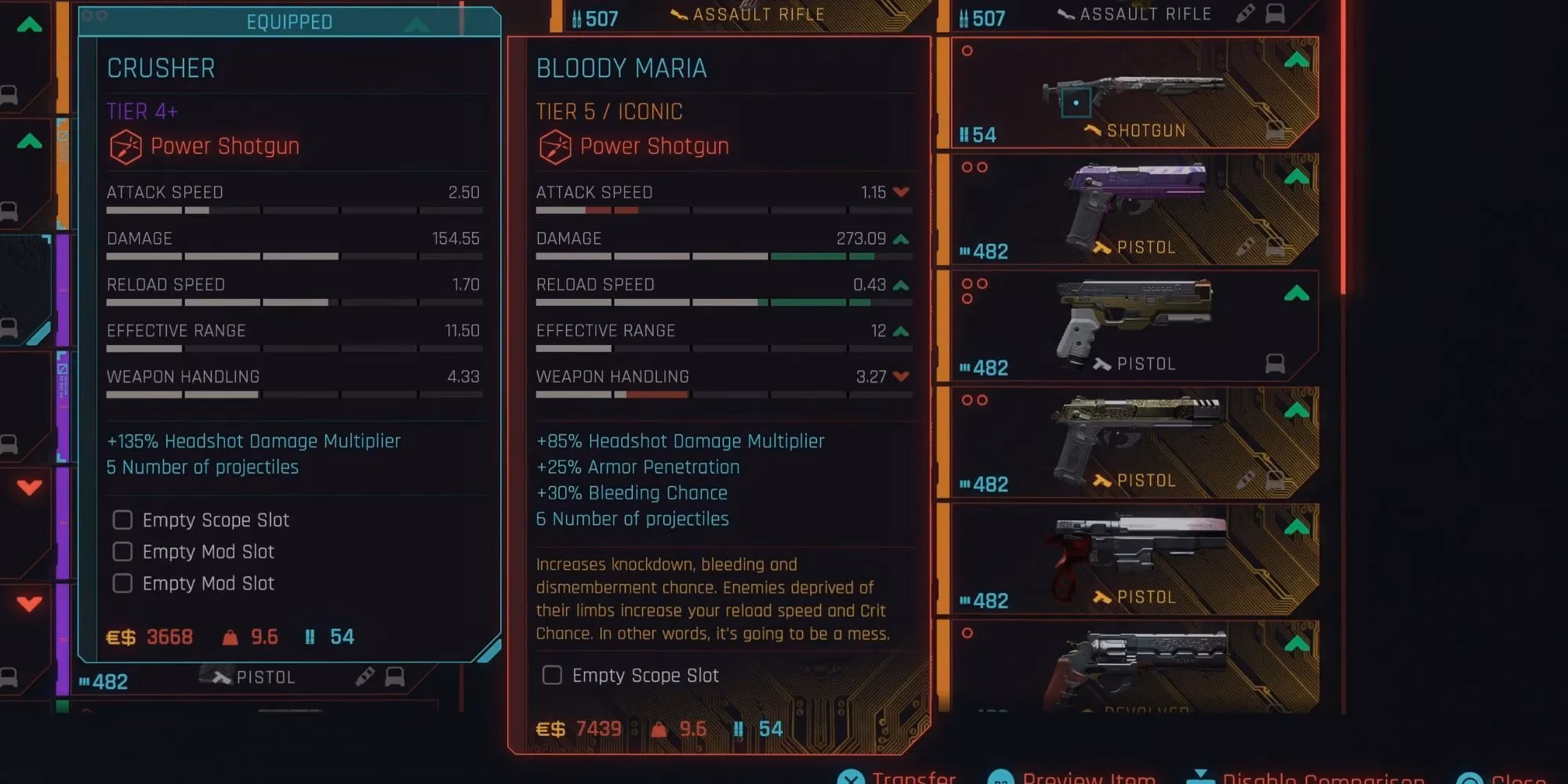Click the Shotgun weapon type icon beside 54 ammo
The width and height of the screenshot is (1568, 784).
tap(1093, 130)
